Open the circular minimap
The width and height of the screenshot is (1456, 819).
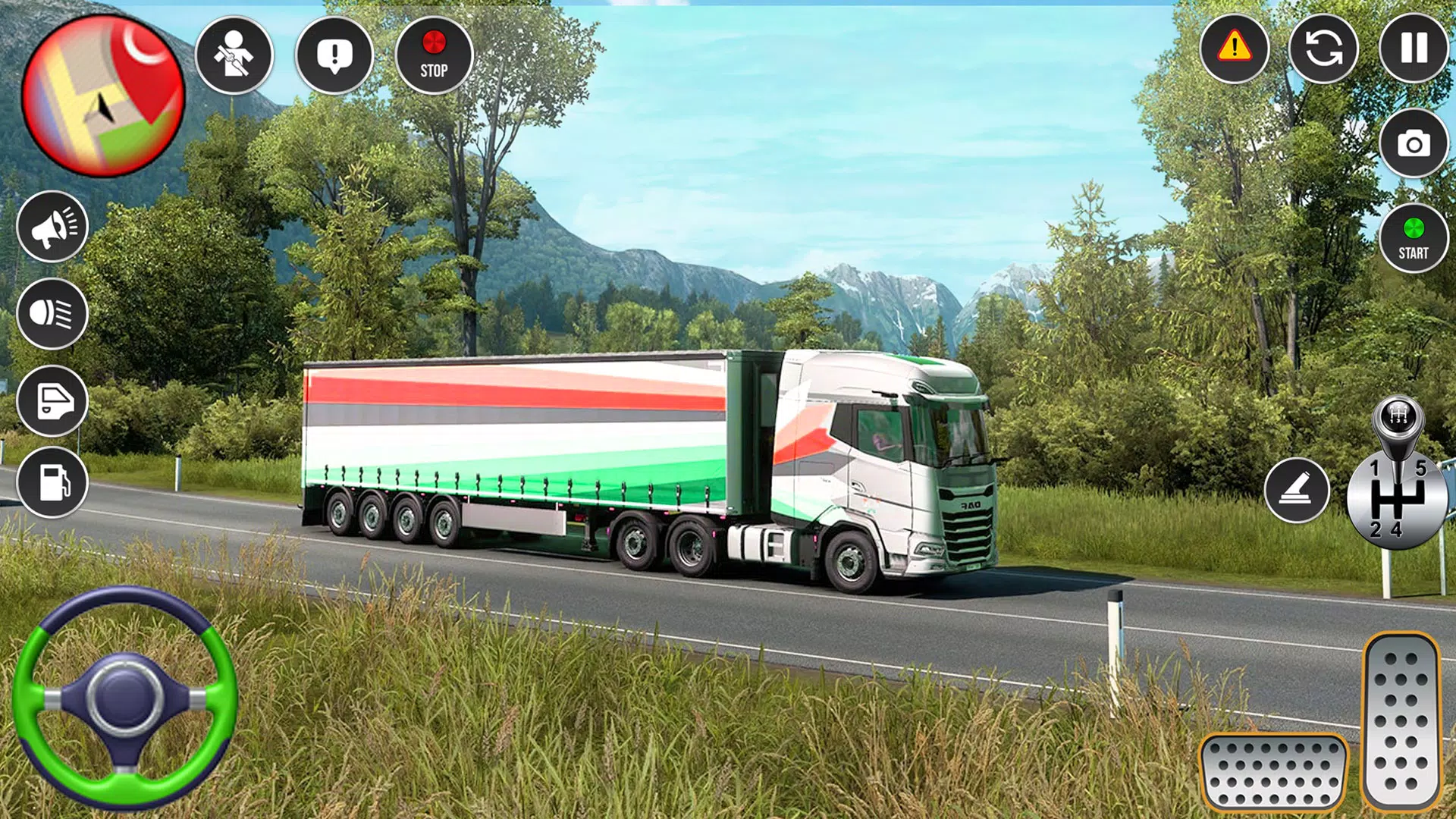pos(103,96)
